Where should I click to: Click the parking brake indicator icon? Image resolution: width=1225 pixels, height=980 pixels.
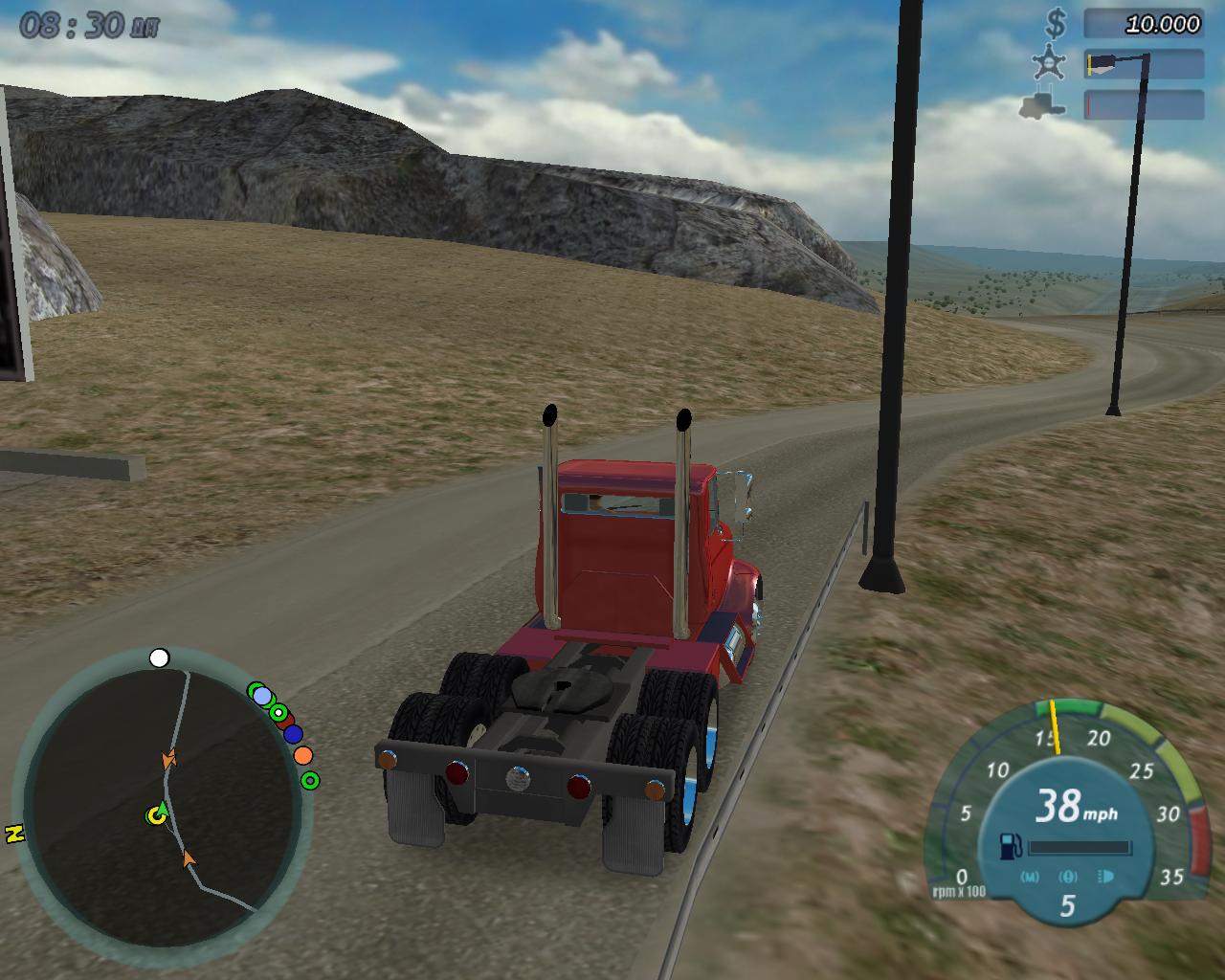(x=1068, y=877)
